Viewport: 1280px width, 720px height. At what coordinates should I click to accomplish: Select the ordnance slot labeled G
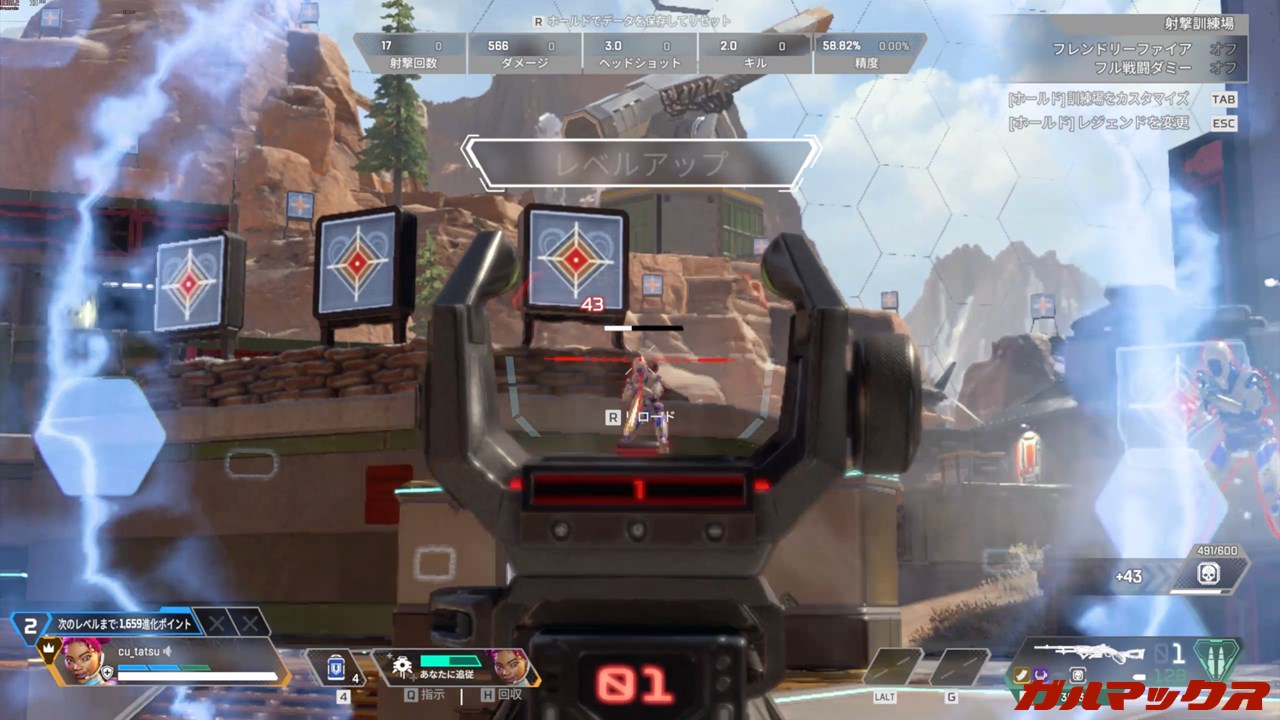point(959,666)
